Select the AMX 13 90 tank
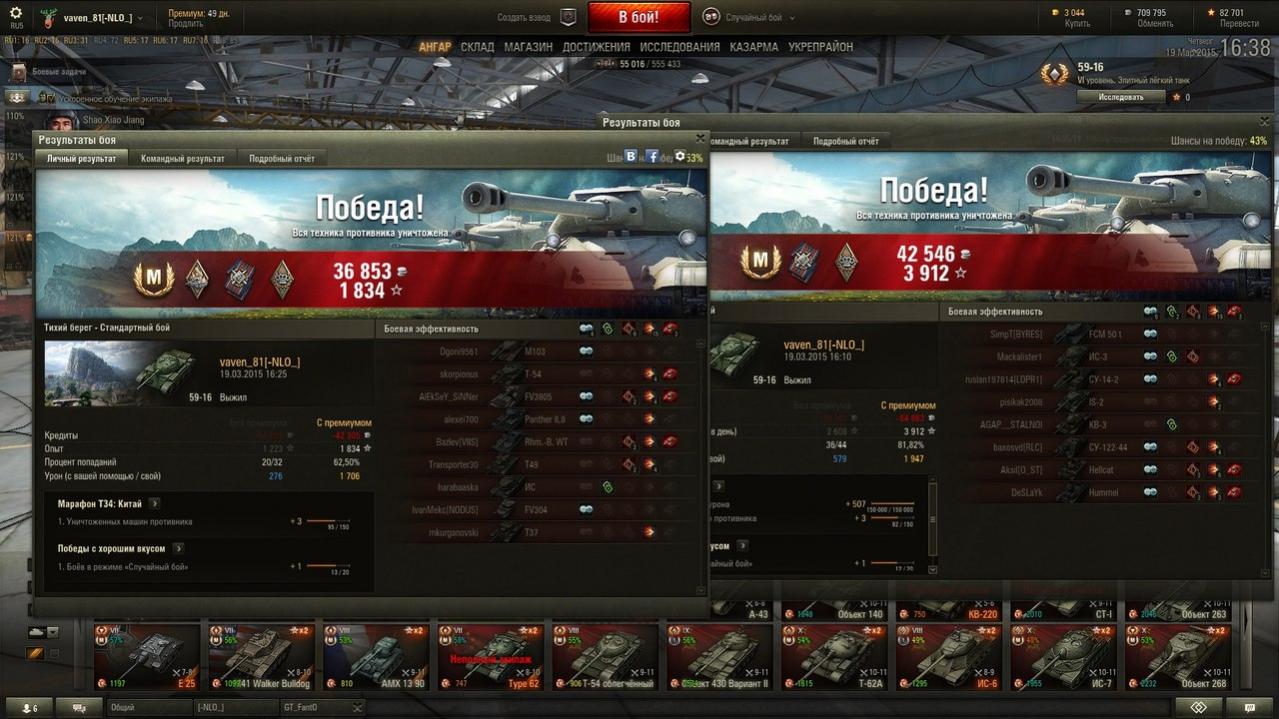 pos(376,657)
